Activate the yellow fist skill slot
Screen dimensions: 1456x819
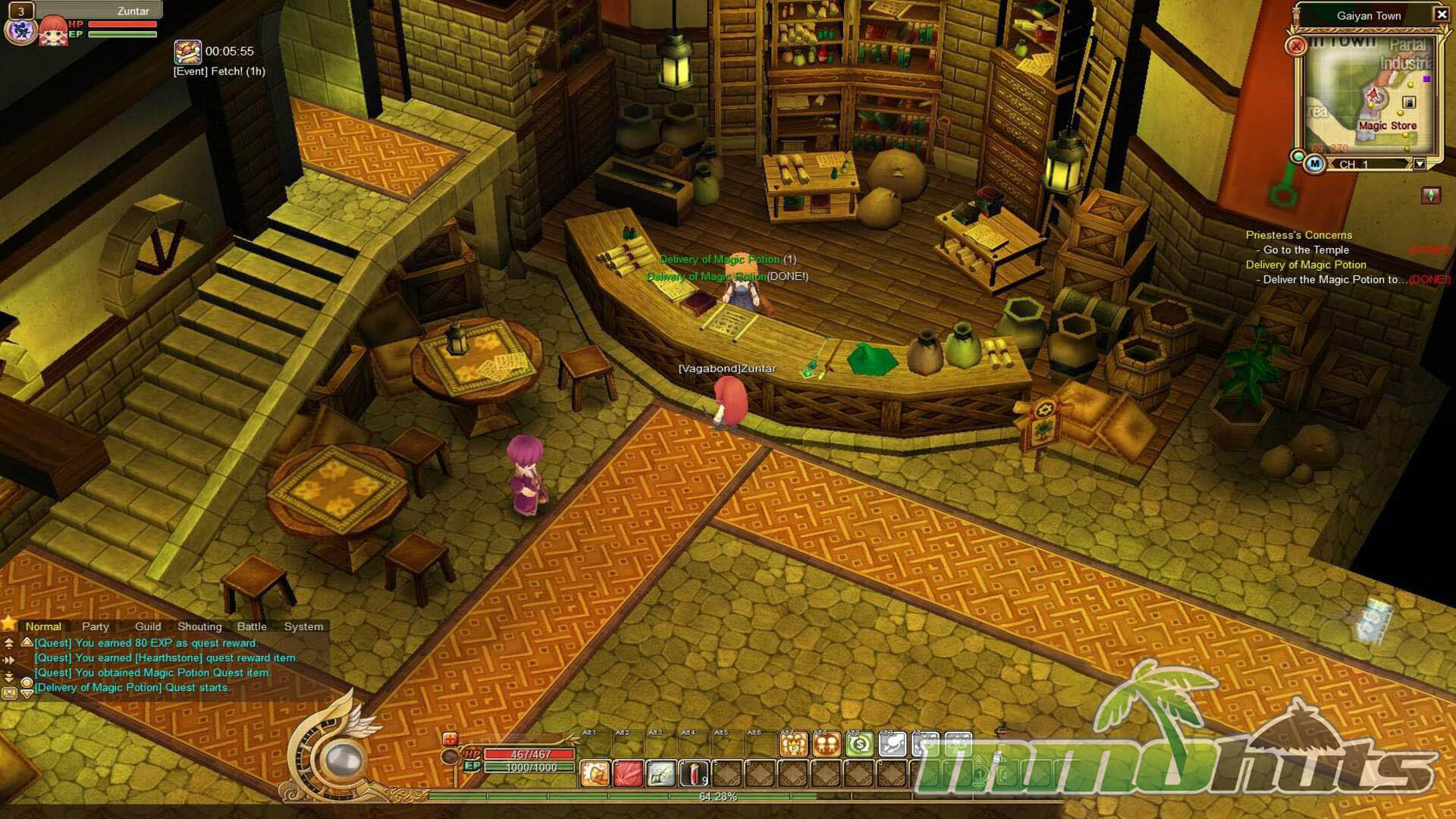(595, 773)
